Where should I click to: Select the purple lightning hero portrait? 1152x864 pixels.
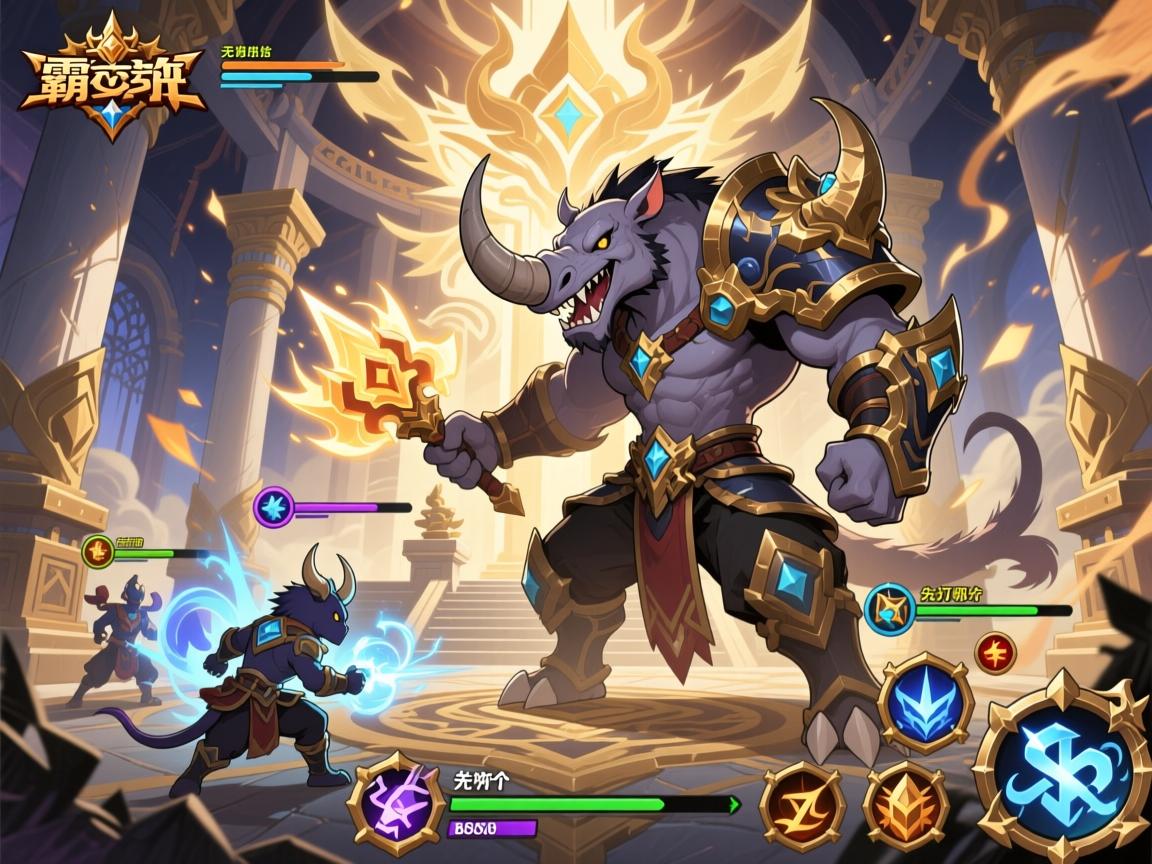point(395,801)
